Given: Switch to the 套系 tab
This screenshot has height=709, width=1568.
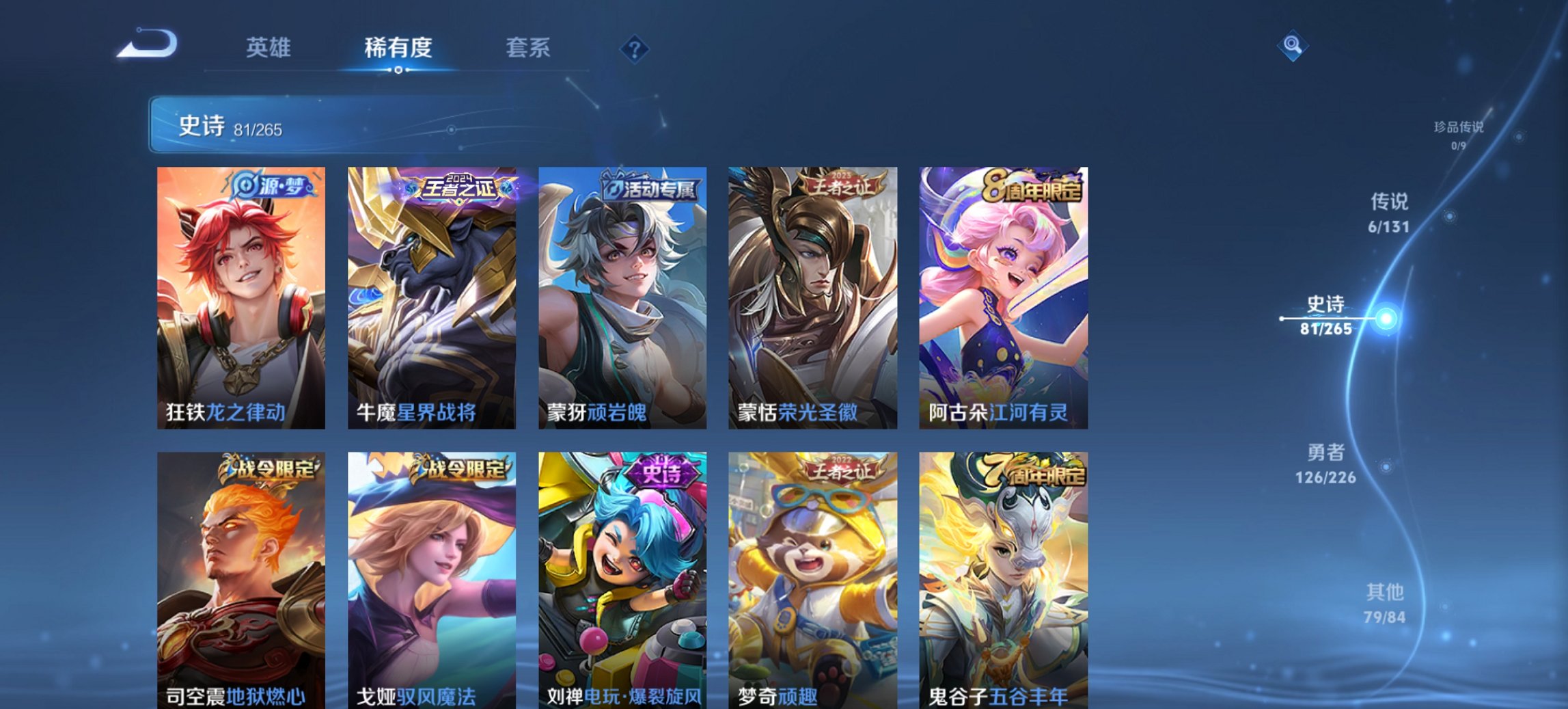Looking at the screenshot, I should [529, 49].
